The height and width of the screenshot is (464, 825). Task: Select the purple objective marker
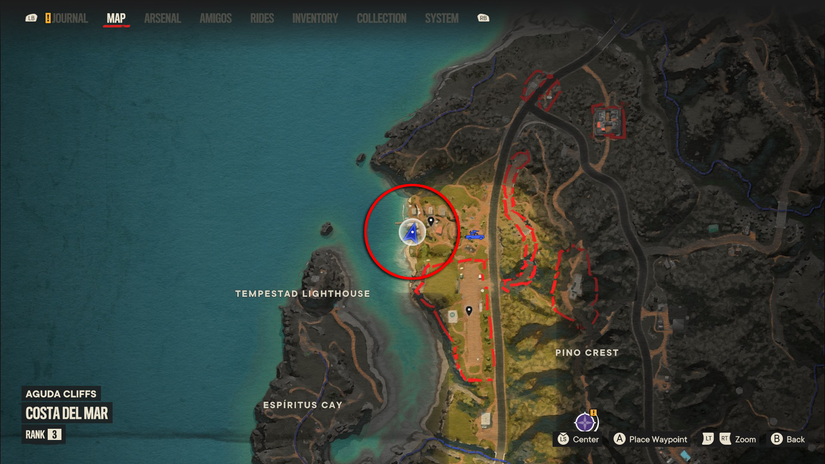pos(585,422)
